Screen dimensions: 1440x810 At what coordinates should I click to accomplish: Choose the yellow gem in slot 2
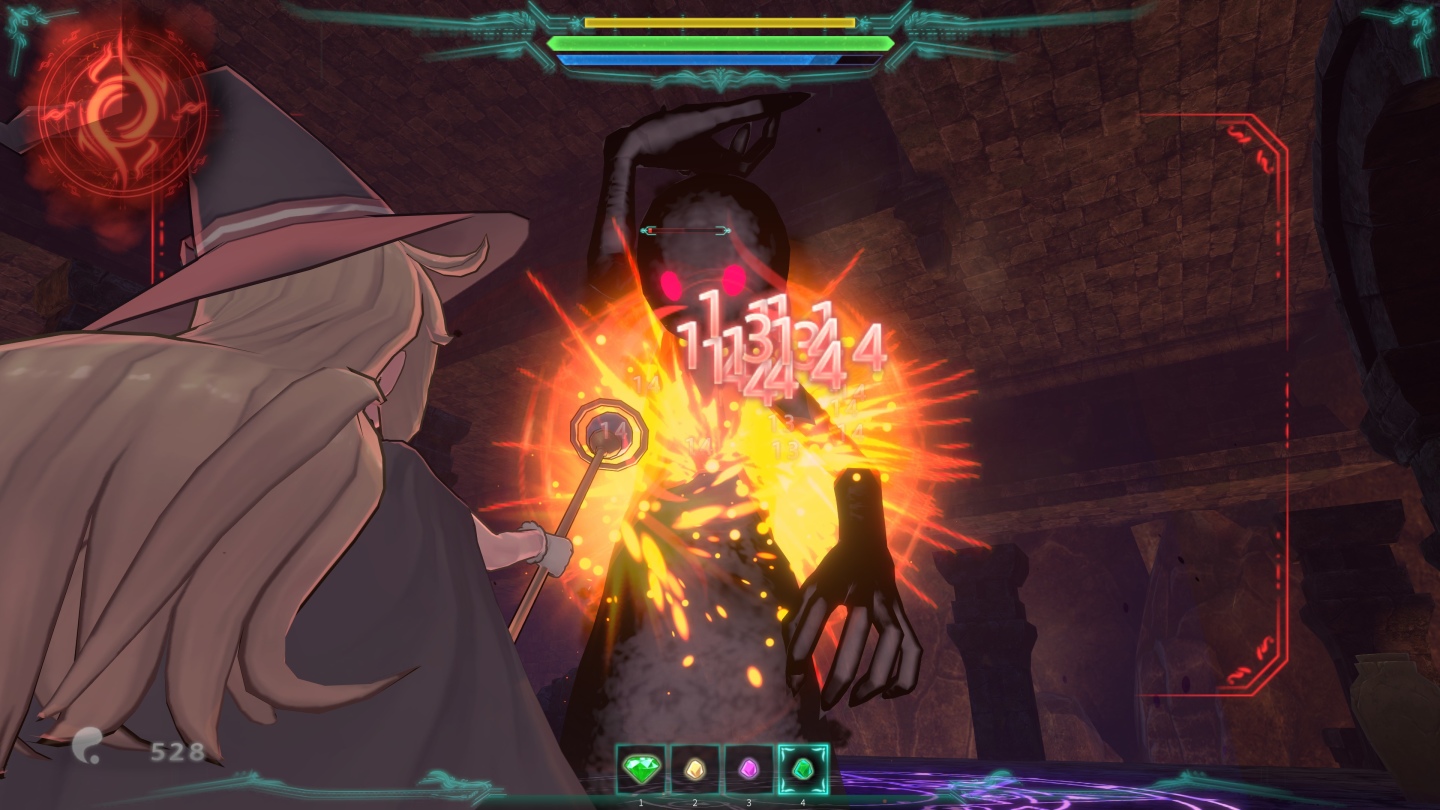(694, 769)
